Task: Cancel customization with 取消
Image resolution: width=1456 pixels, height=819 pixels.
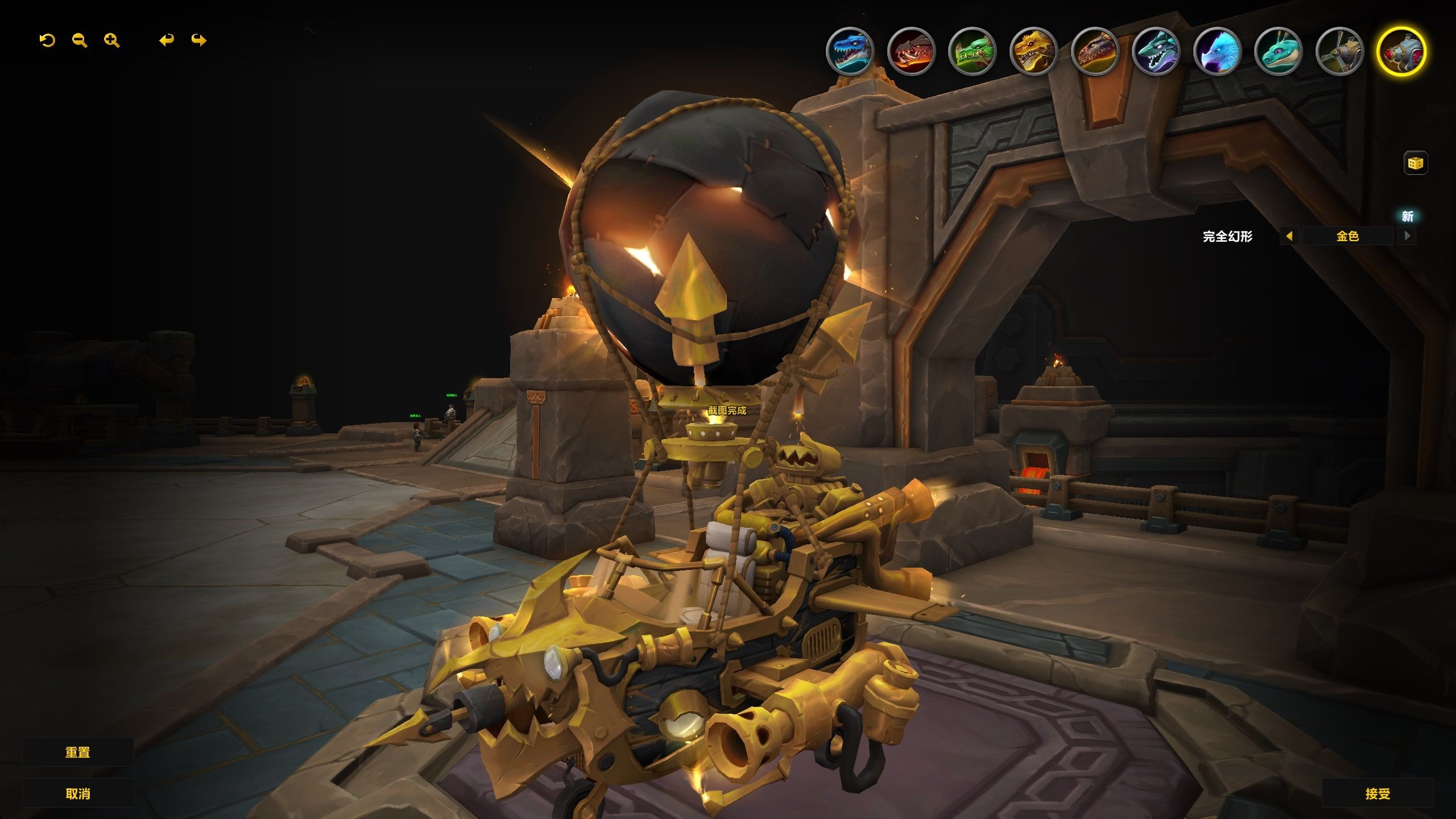Action: [78, 793]
